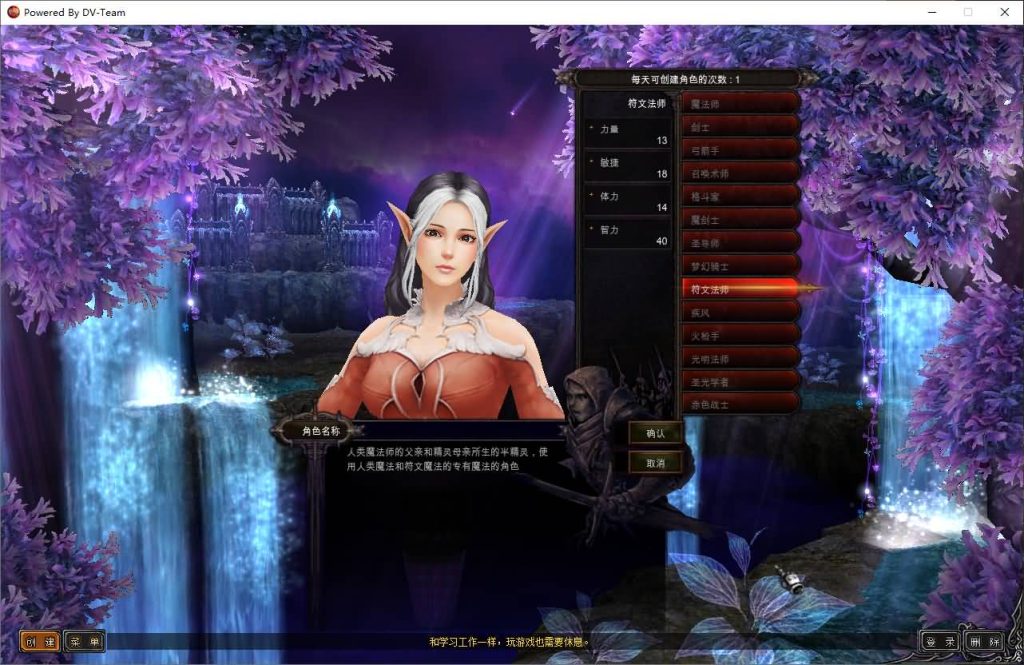Select the 圣导师 class

click(x=740, y=242)
